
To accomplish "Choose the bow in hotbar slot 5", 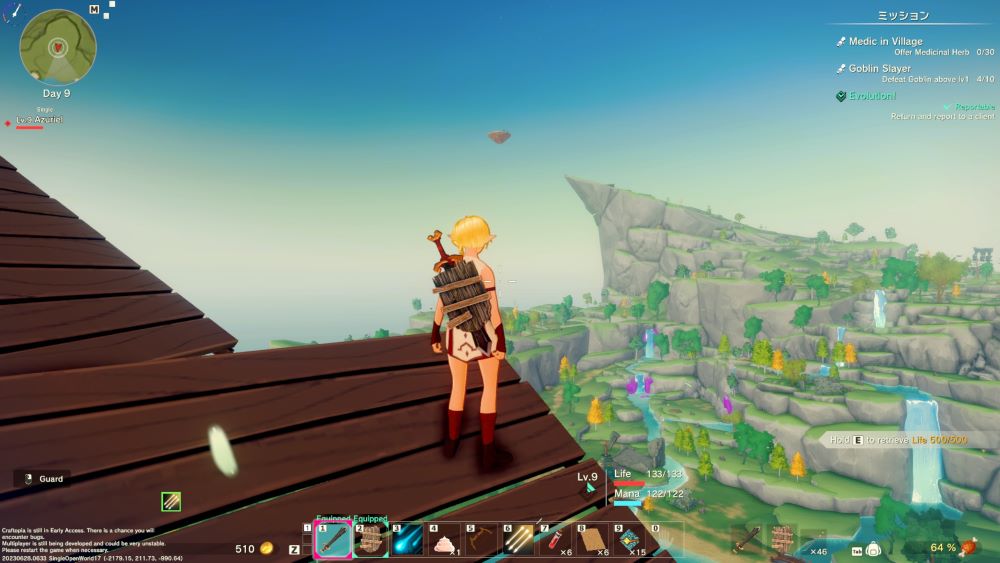I will (481, 541).
